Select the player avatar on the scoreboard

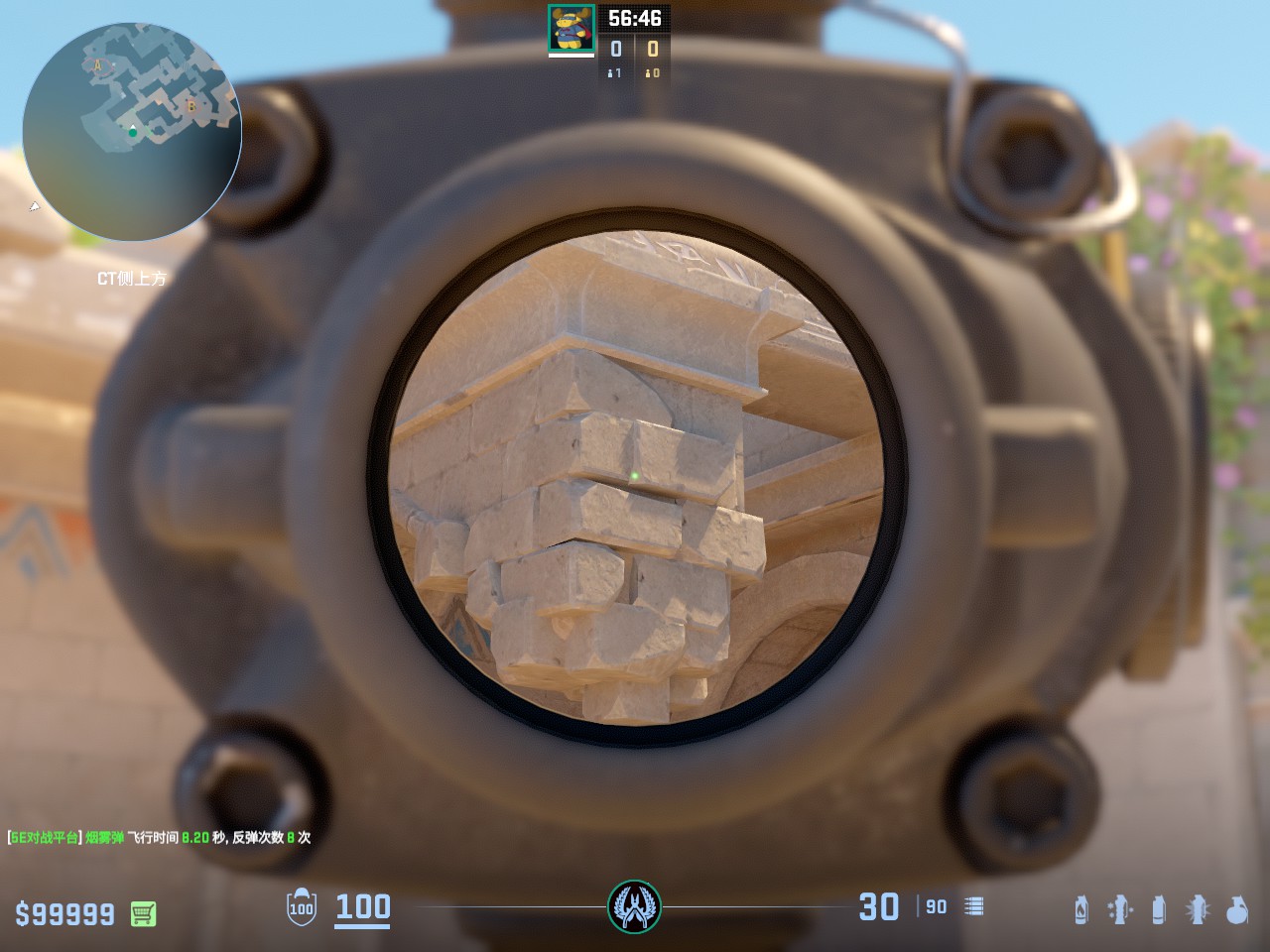pos(571,28)
